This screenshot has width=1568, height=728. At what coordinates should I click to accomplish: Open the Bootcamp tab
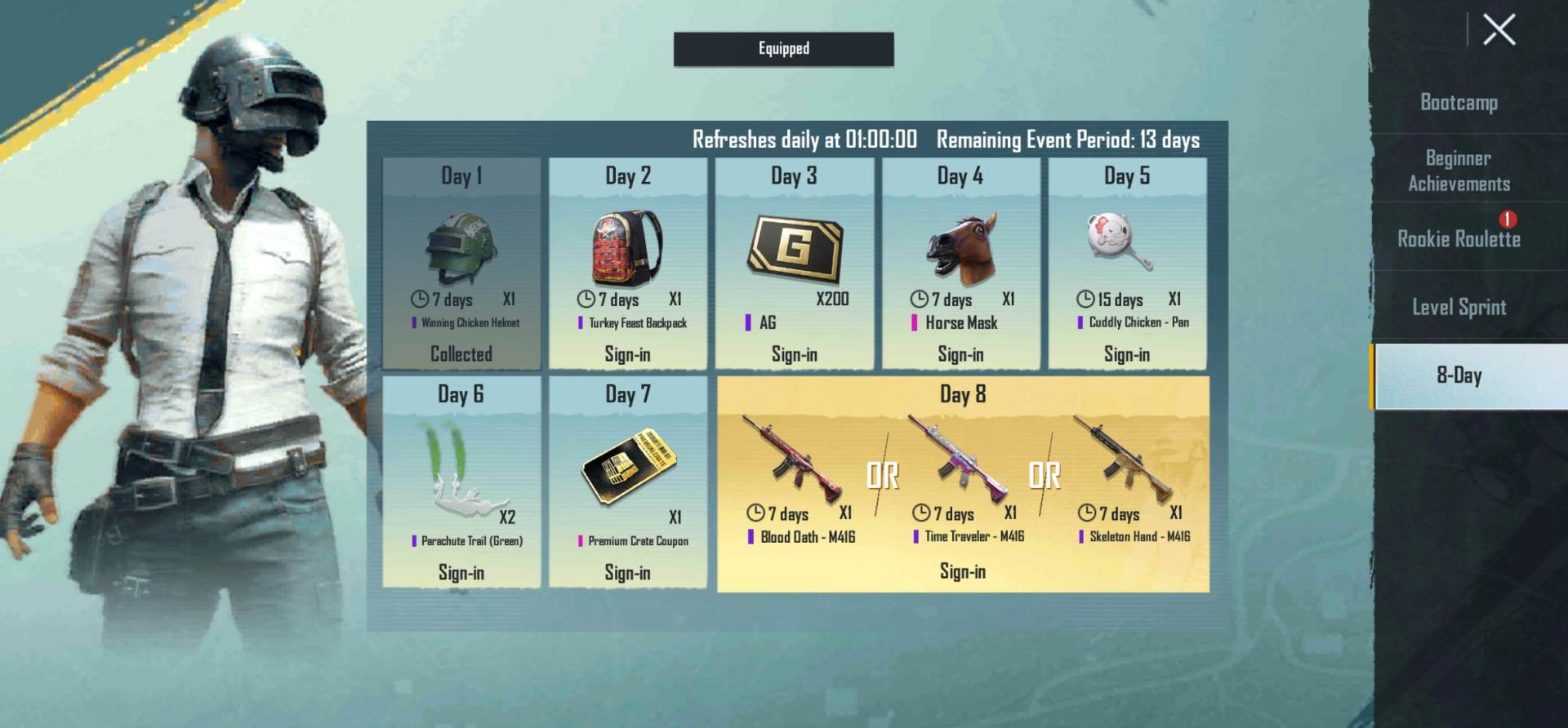coord(1460,103)
